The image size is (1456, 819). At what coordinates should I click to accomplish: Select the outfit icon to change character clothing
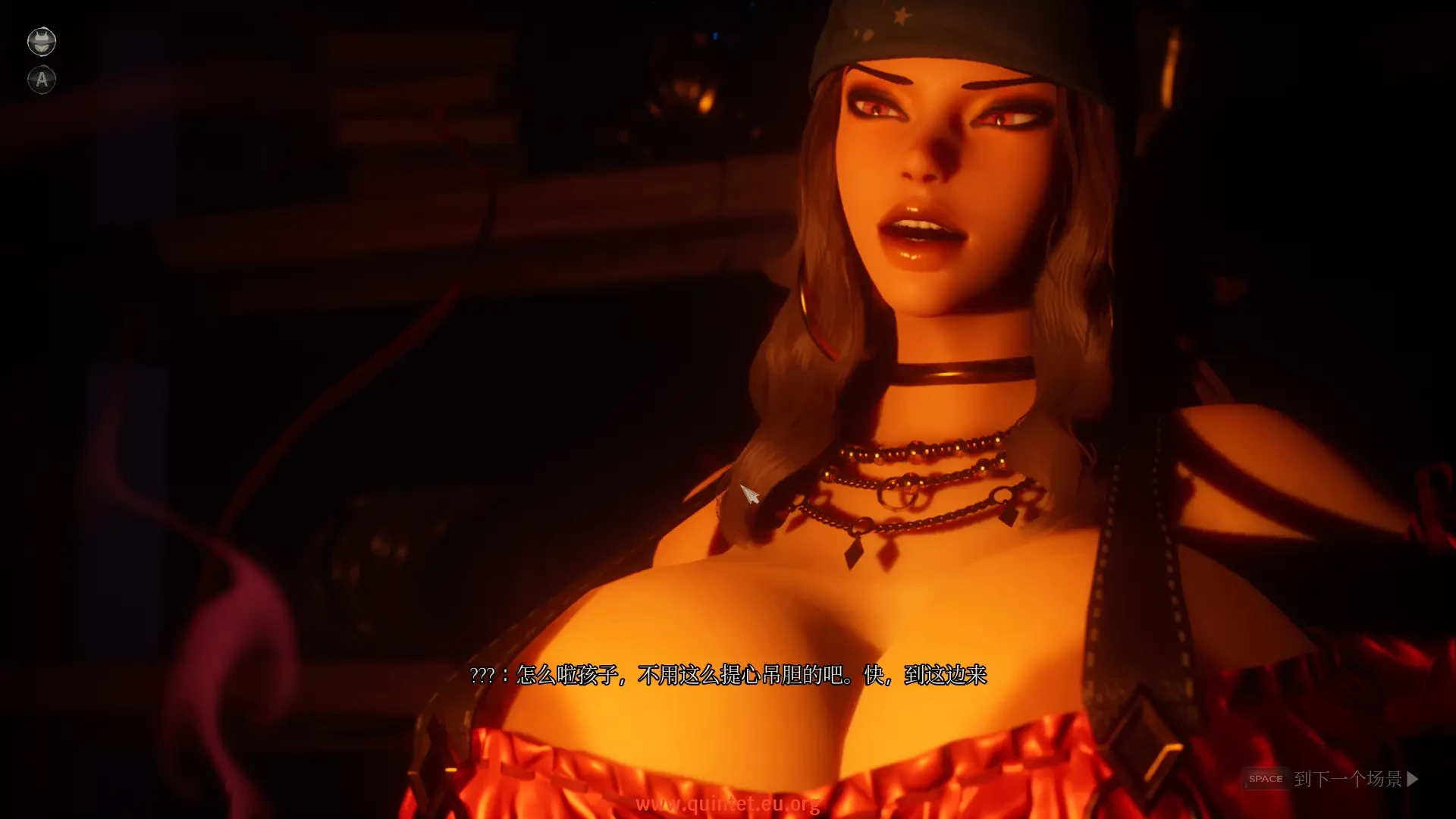click(42, 42)
